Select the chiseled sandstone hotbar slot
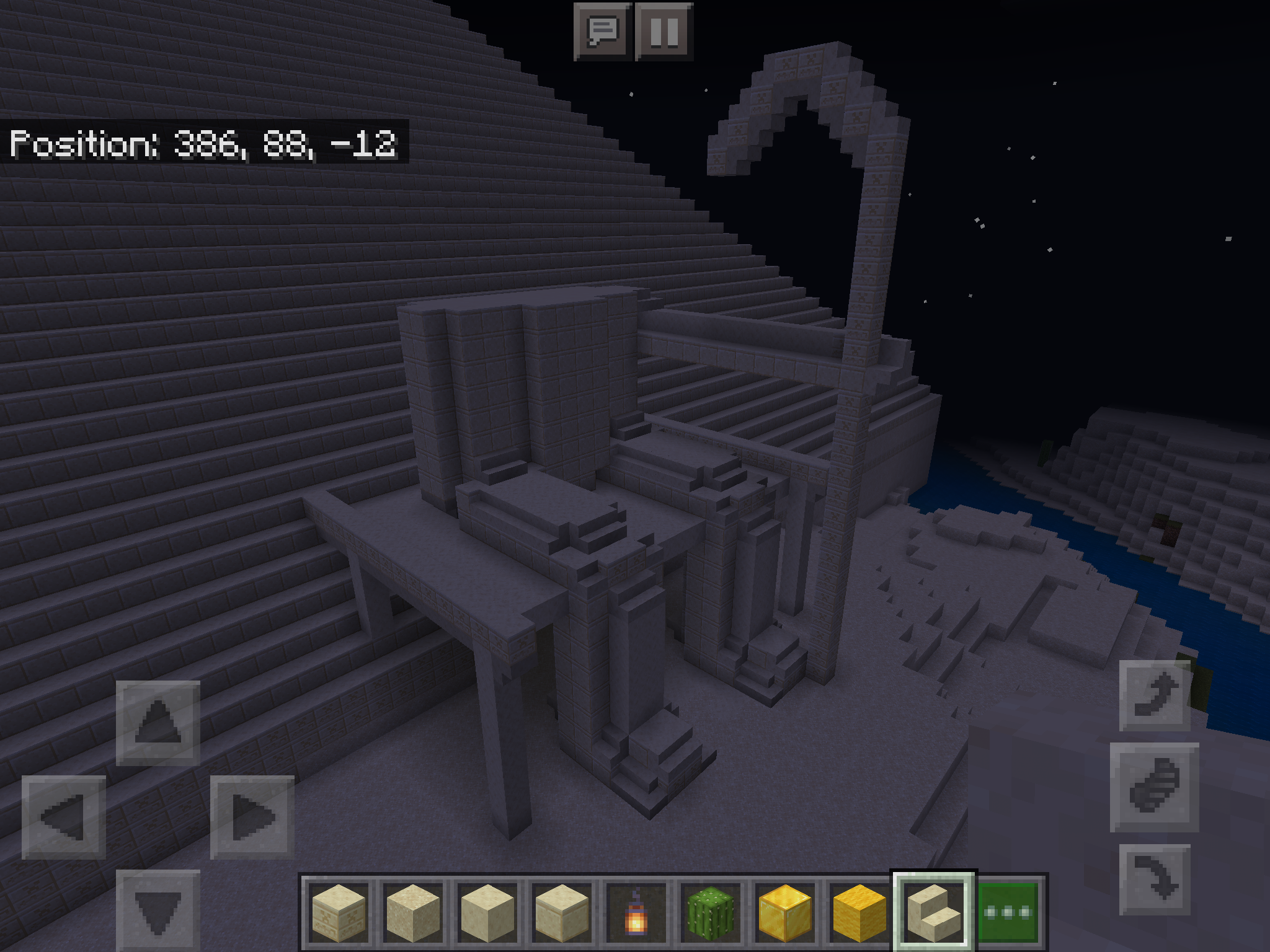 coord(339,911)
